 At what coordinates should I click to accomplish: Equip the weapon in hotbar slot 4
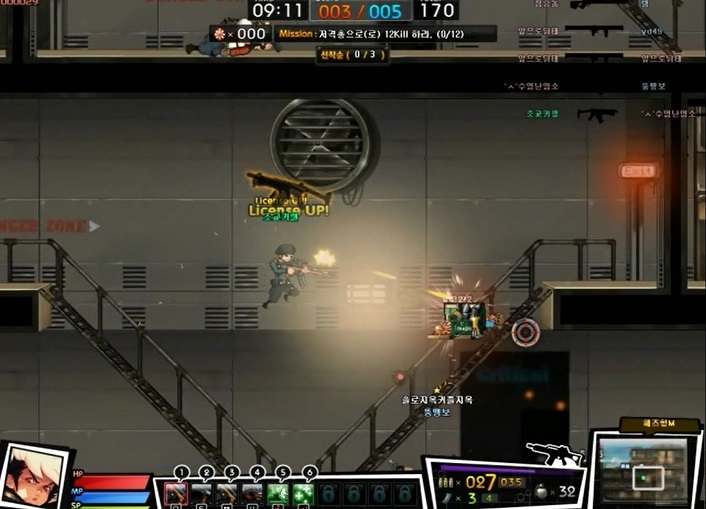point(254,493)
